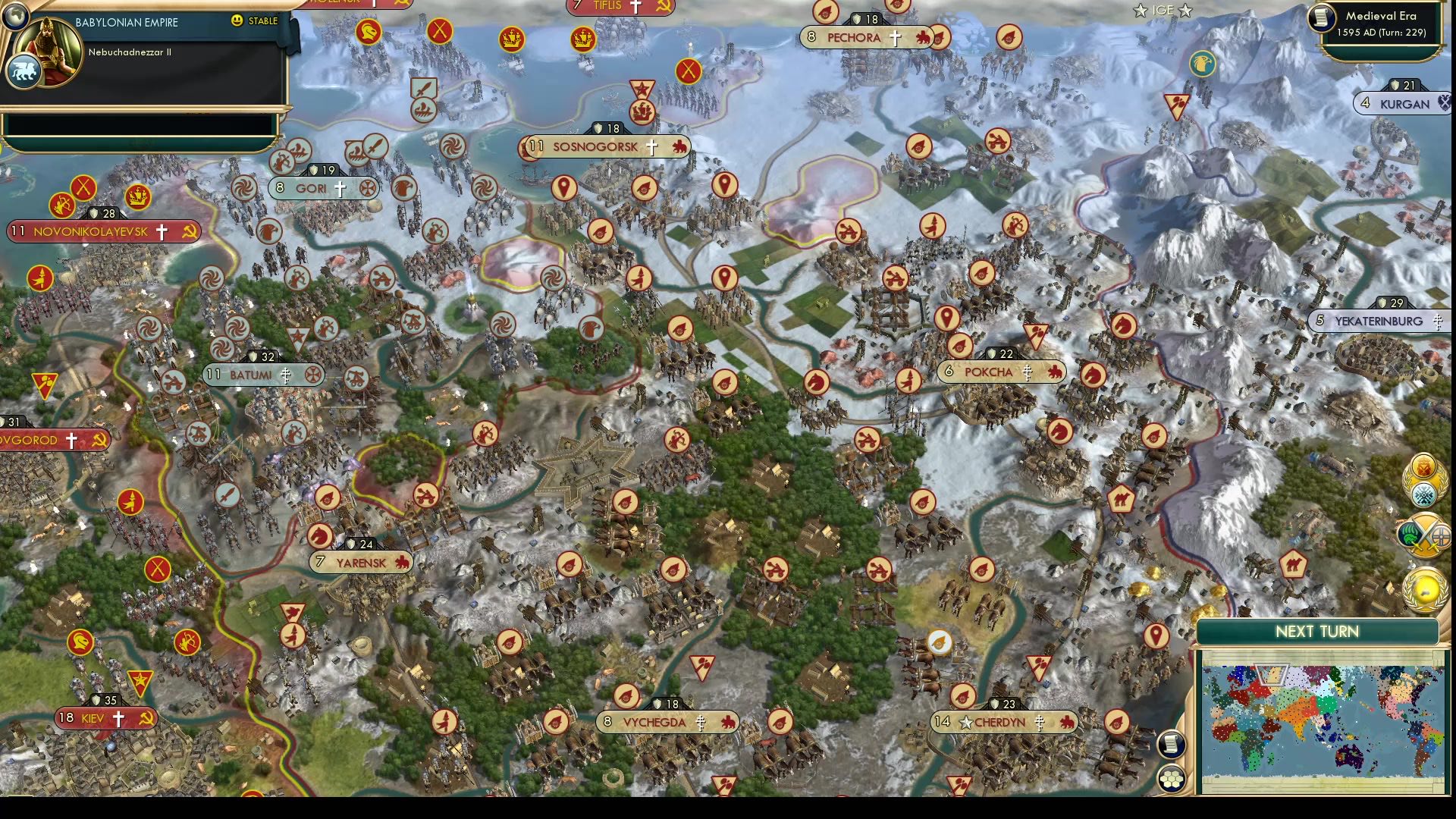This screenshot has height=819, width=1456.
Task: Click the crown notification badge on the right
Action: pyautogui.click(x=1425, y=466)
